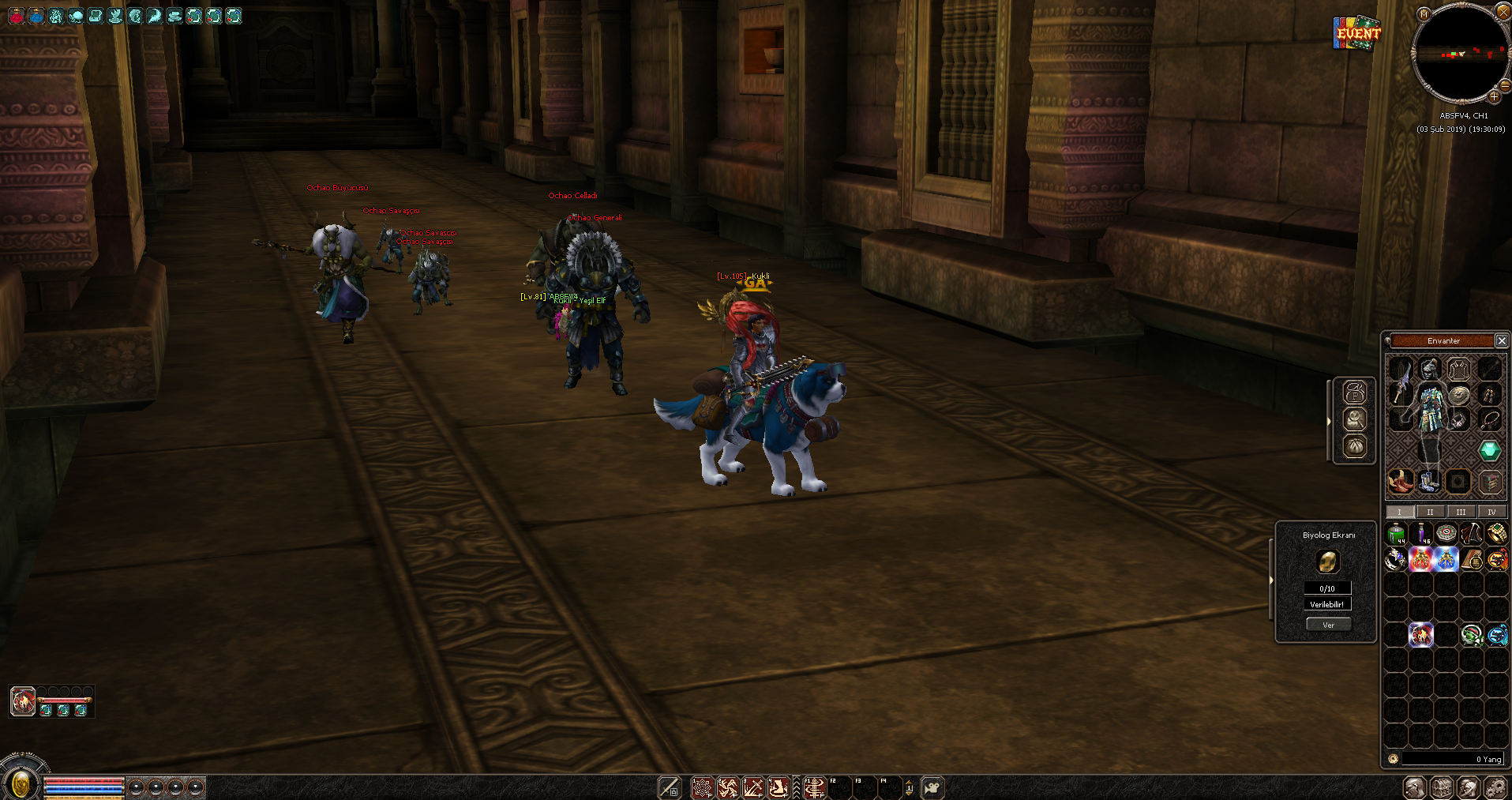The height and width of the screenshot is (800, 1512).
Task: Click the green gem equipment slot
Action: pos(1489,451)
